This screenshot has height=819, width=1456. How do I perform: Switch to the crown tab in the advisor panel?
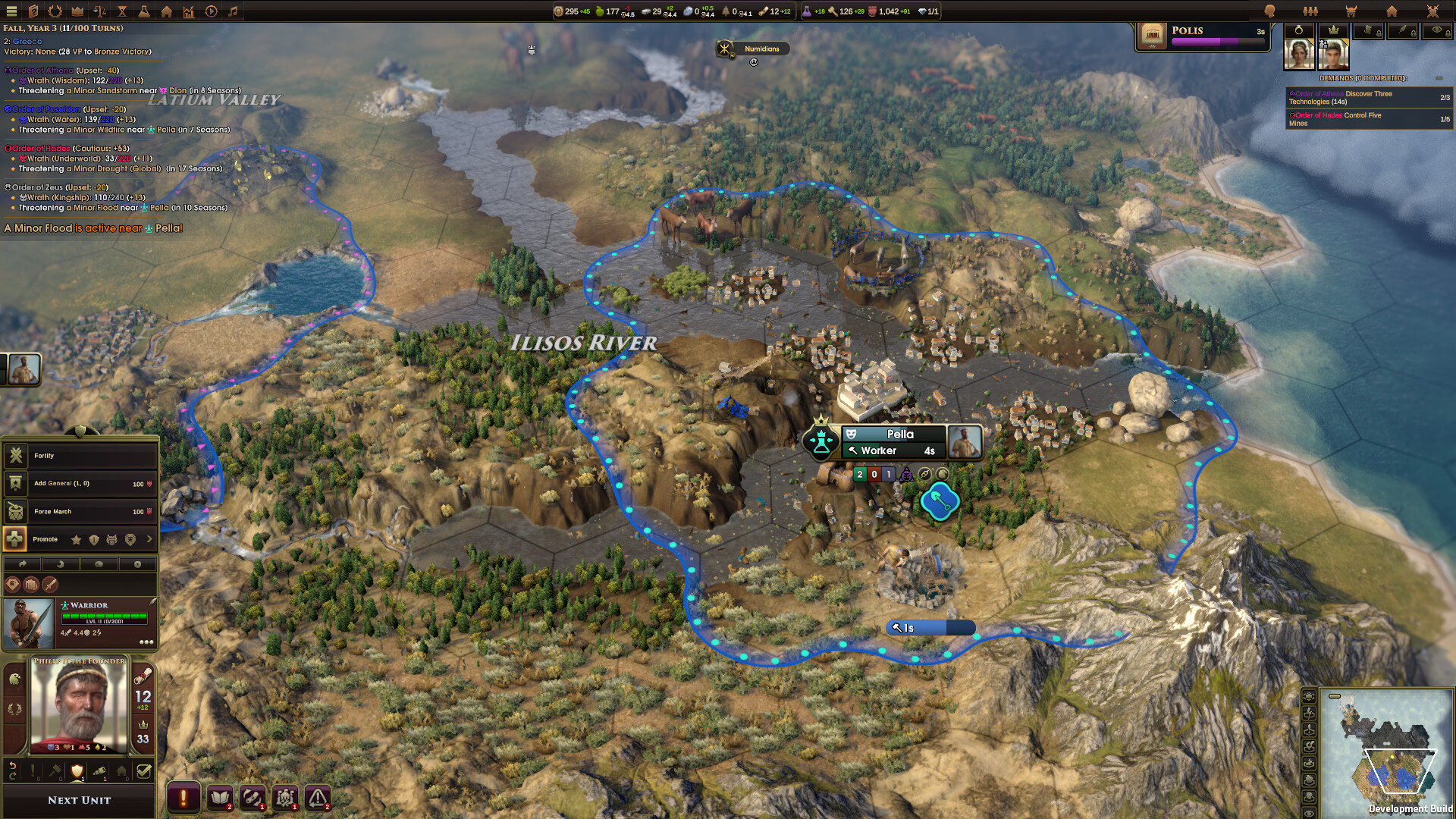[x=1333, y=31]
